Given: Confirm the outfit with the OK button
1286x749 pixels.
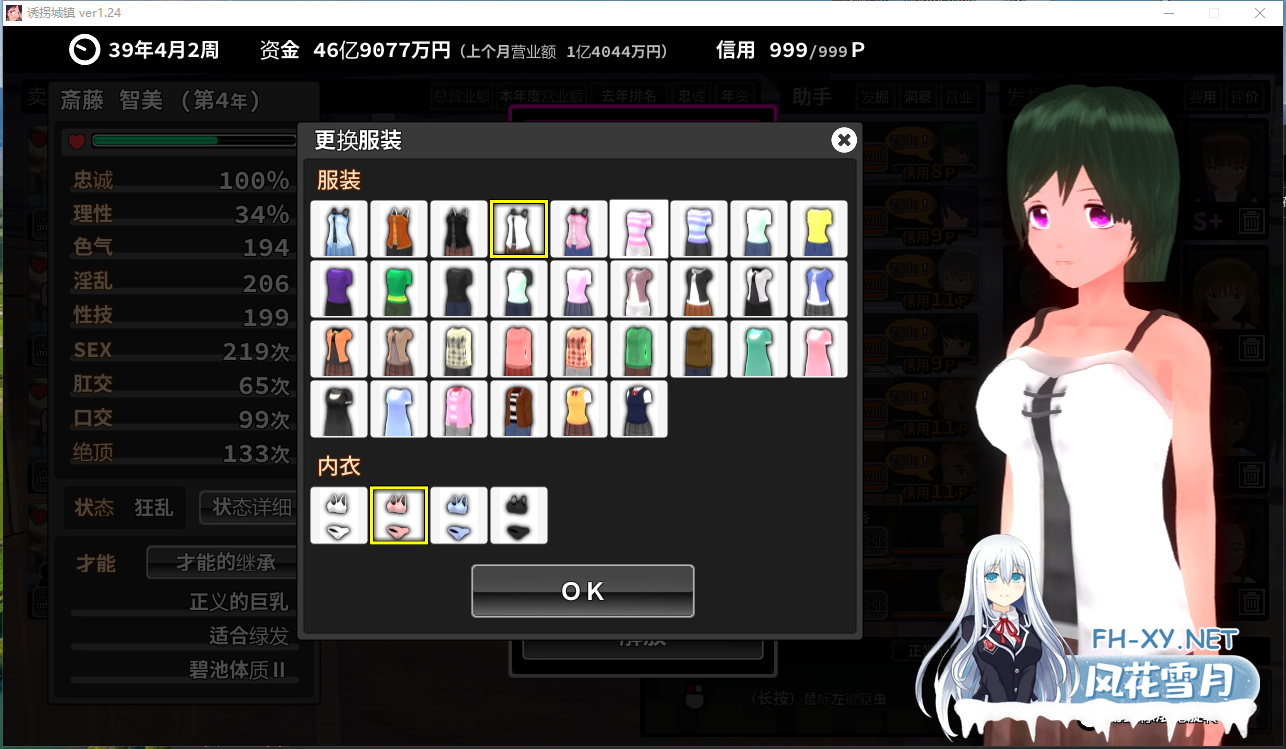Looking at the screenshot, I should click(x=582, y=591).
